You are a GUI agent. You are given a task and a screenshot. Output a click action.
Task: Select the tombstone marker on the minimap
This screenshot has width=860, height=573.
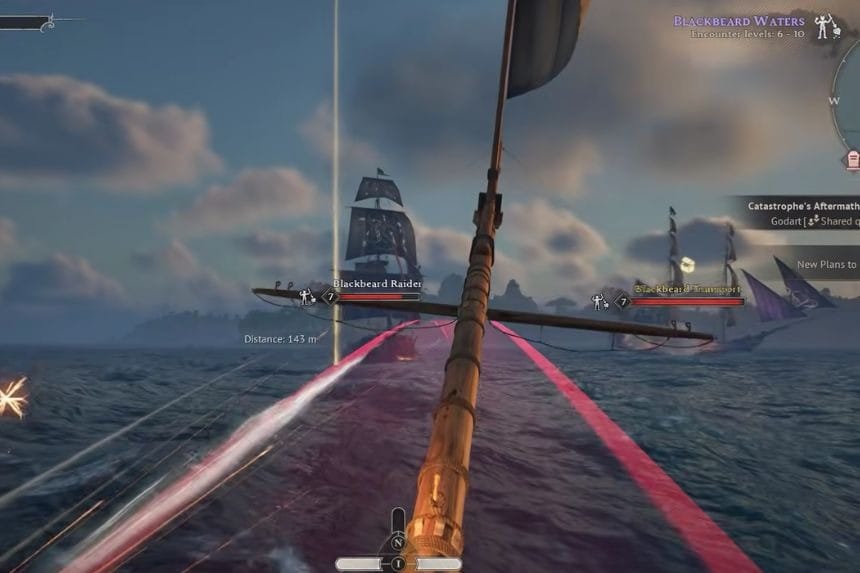853,159
